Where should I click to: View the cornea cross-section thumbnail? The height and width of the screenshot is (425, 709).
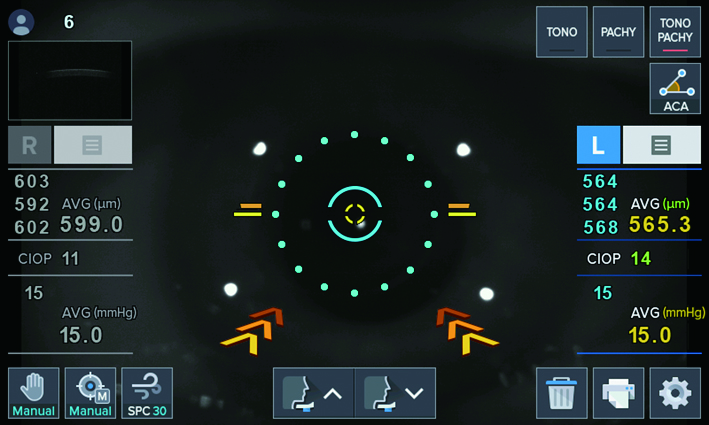coord(70,80)
